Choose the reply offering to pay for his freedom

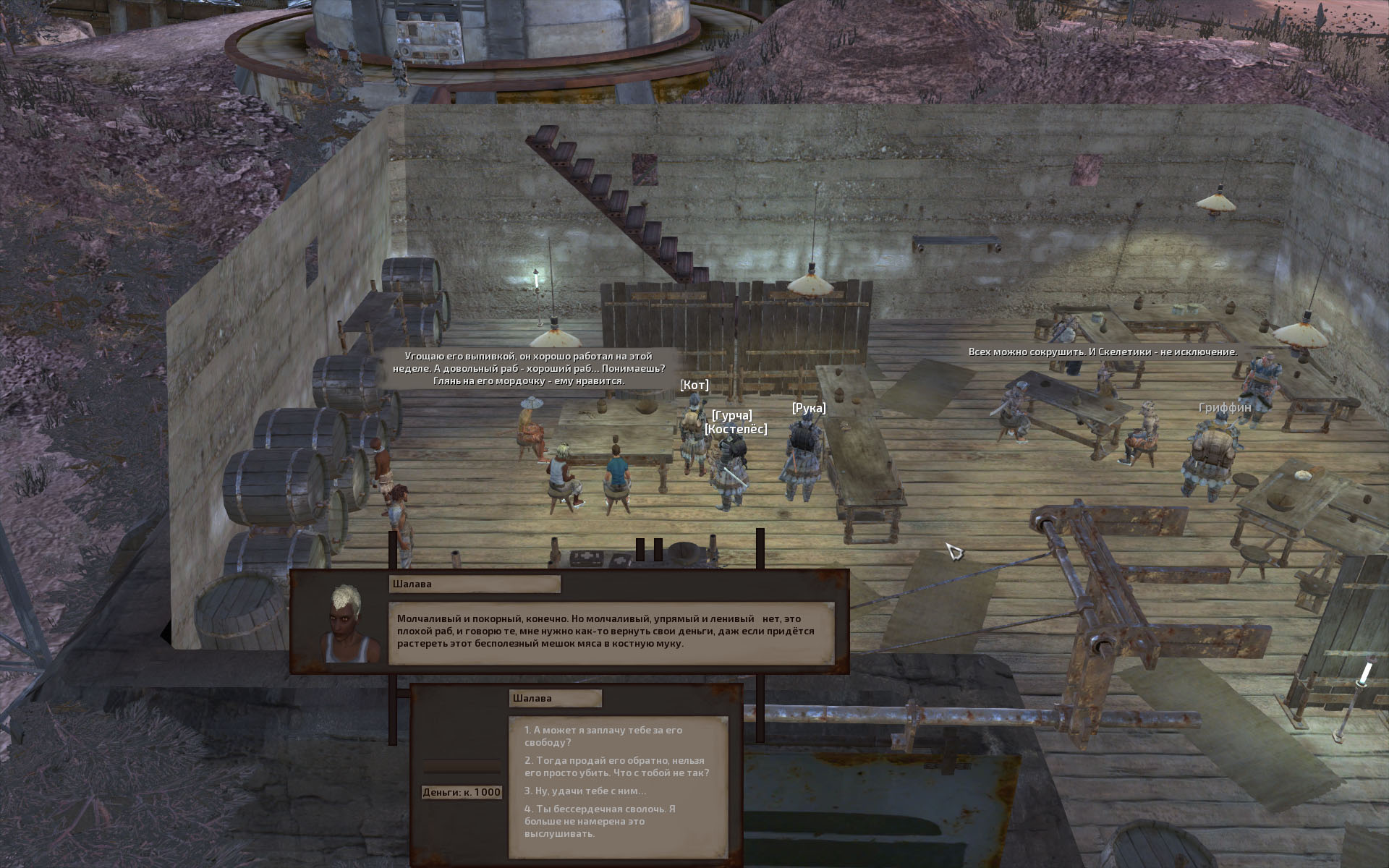(603, 736)
